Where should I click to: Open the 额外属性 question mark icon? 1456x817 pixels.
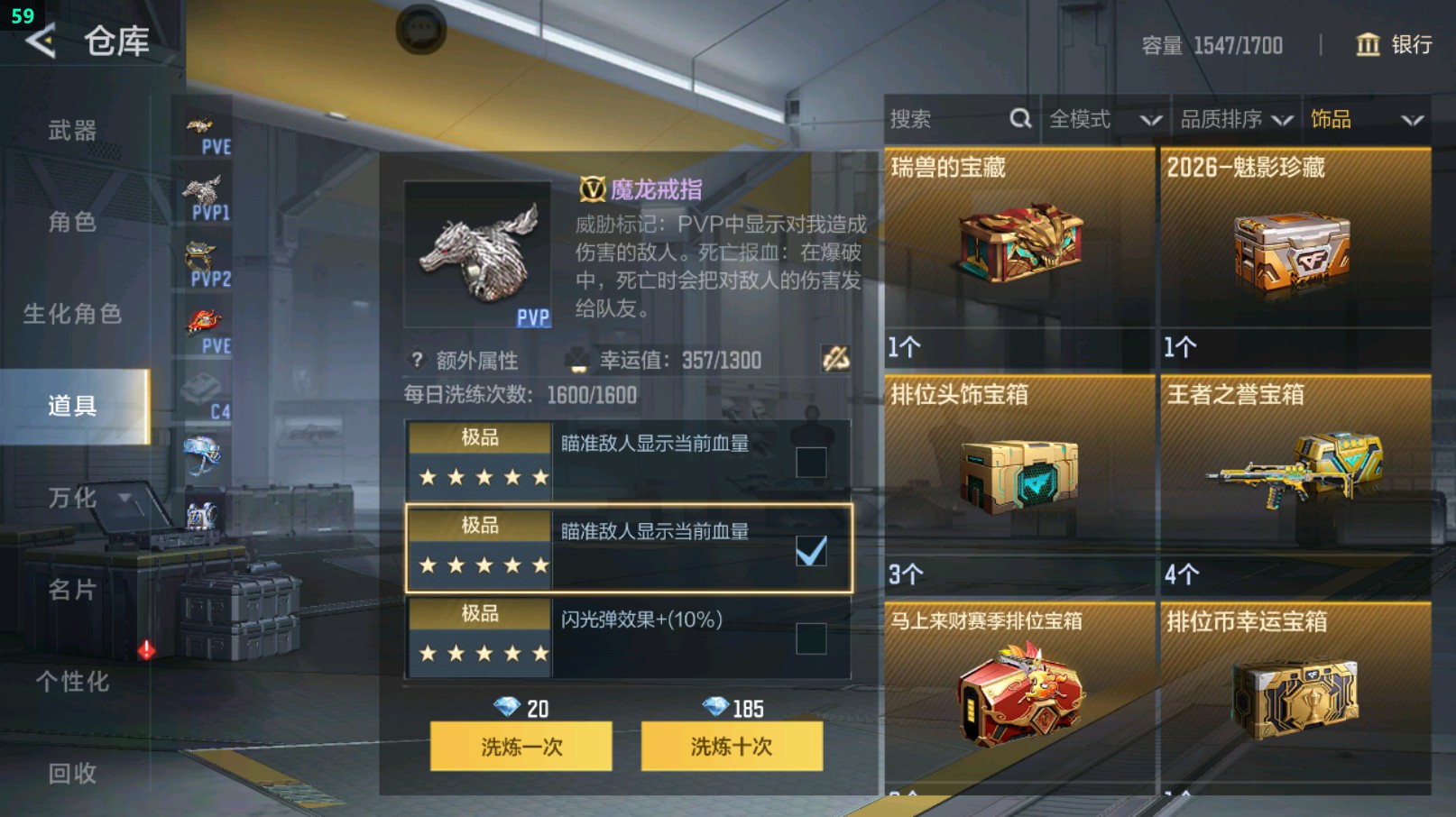click(415, 360)
